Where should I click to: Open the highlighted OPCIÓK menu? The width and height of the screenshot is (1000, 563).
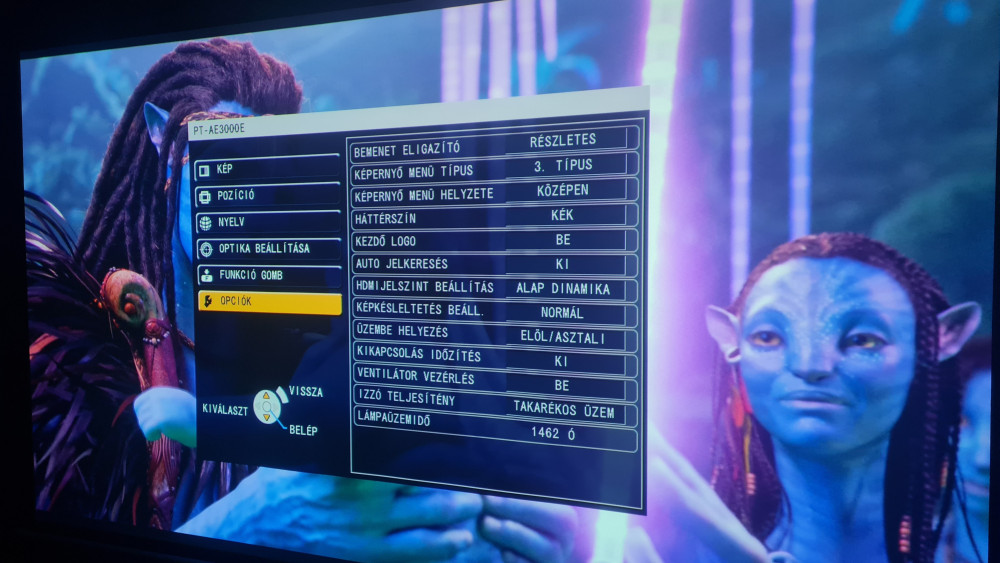pyautogui.click(x=268, y=301)
